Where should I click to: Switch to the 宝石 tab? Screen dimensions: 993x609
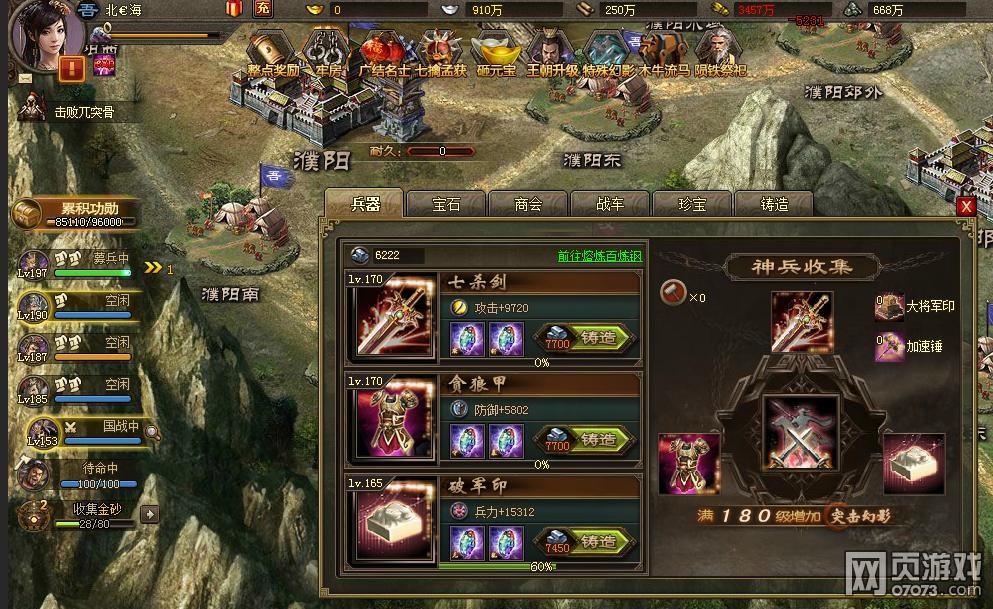[447, 204]
